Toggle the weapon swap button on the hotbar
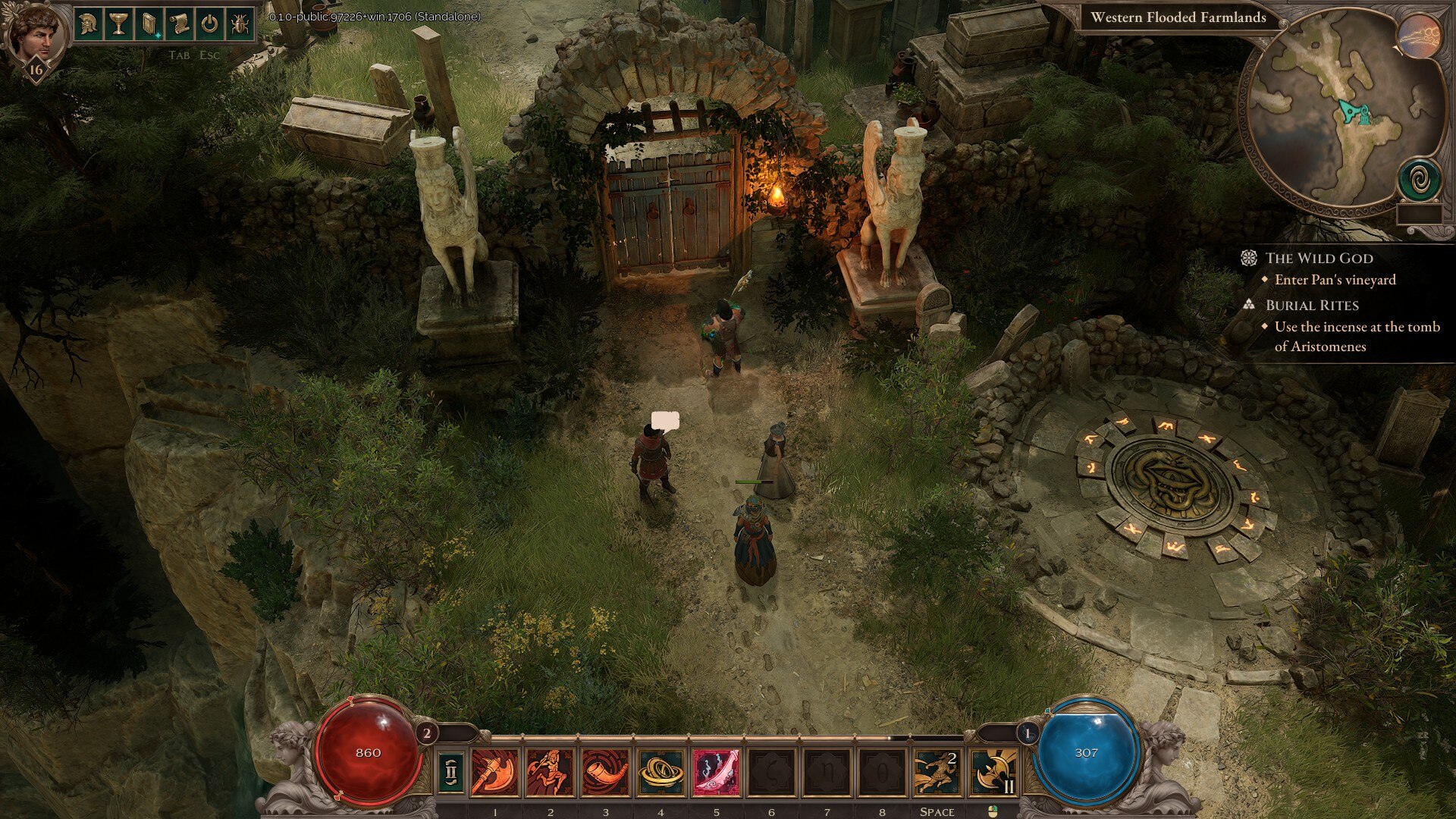 click(451, 773)
